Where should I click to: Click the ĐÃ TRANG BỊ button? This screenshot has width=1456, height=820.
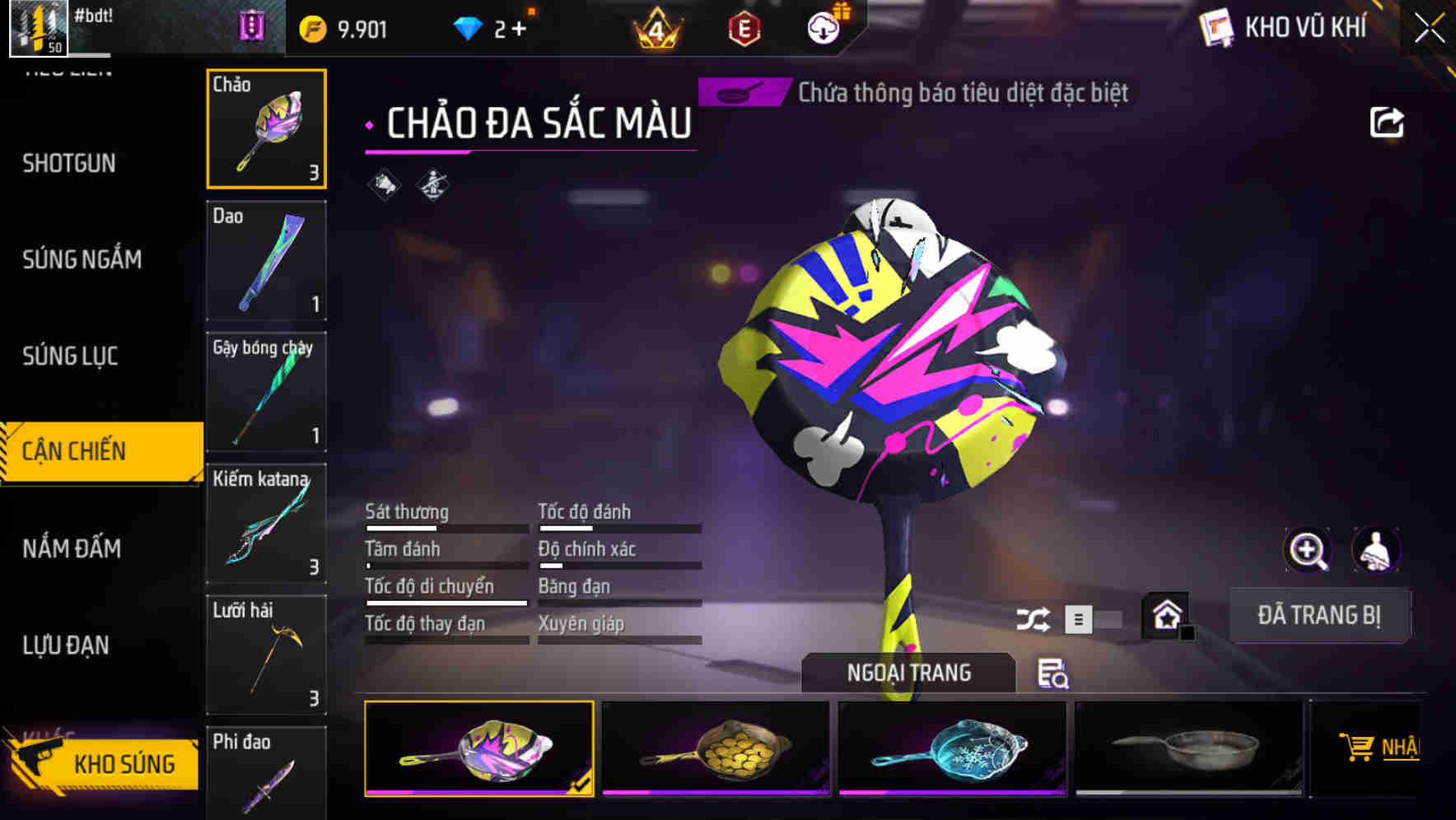pyautogui.click(x=1319, y=614)
